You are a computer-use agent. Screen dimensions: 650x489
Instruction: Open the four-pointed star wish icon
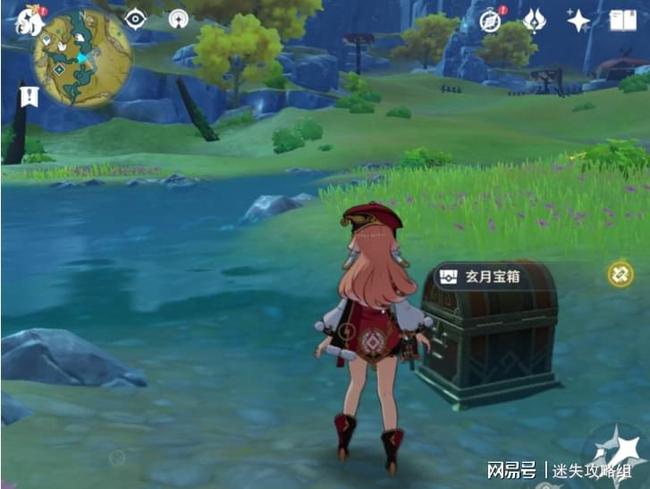(578, 20)
